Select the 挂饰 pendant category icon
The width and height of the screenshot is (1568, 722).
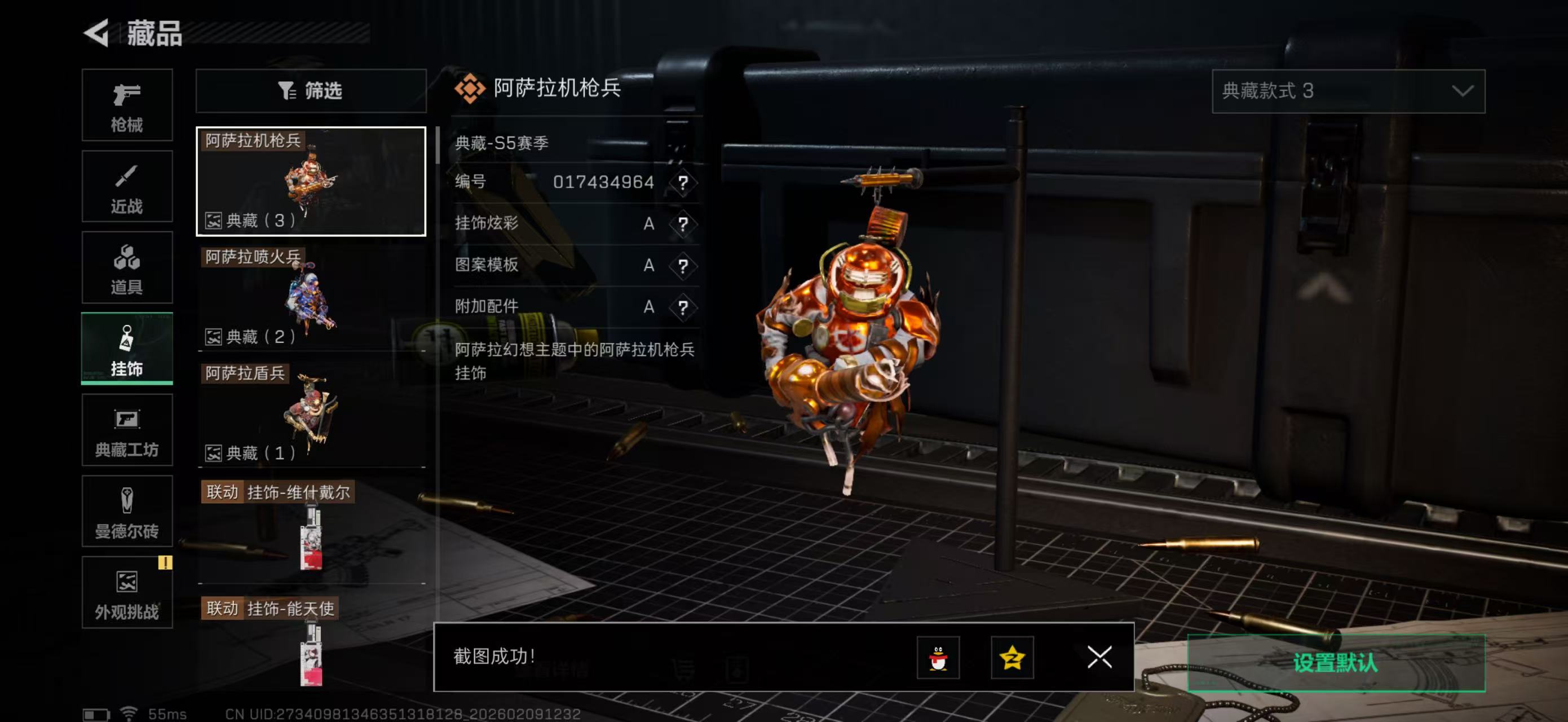[127, 347]
